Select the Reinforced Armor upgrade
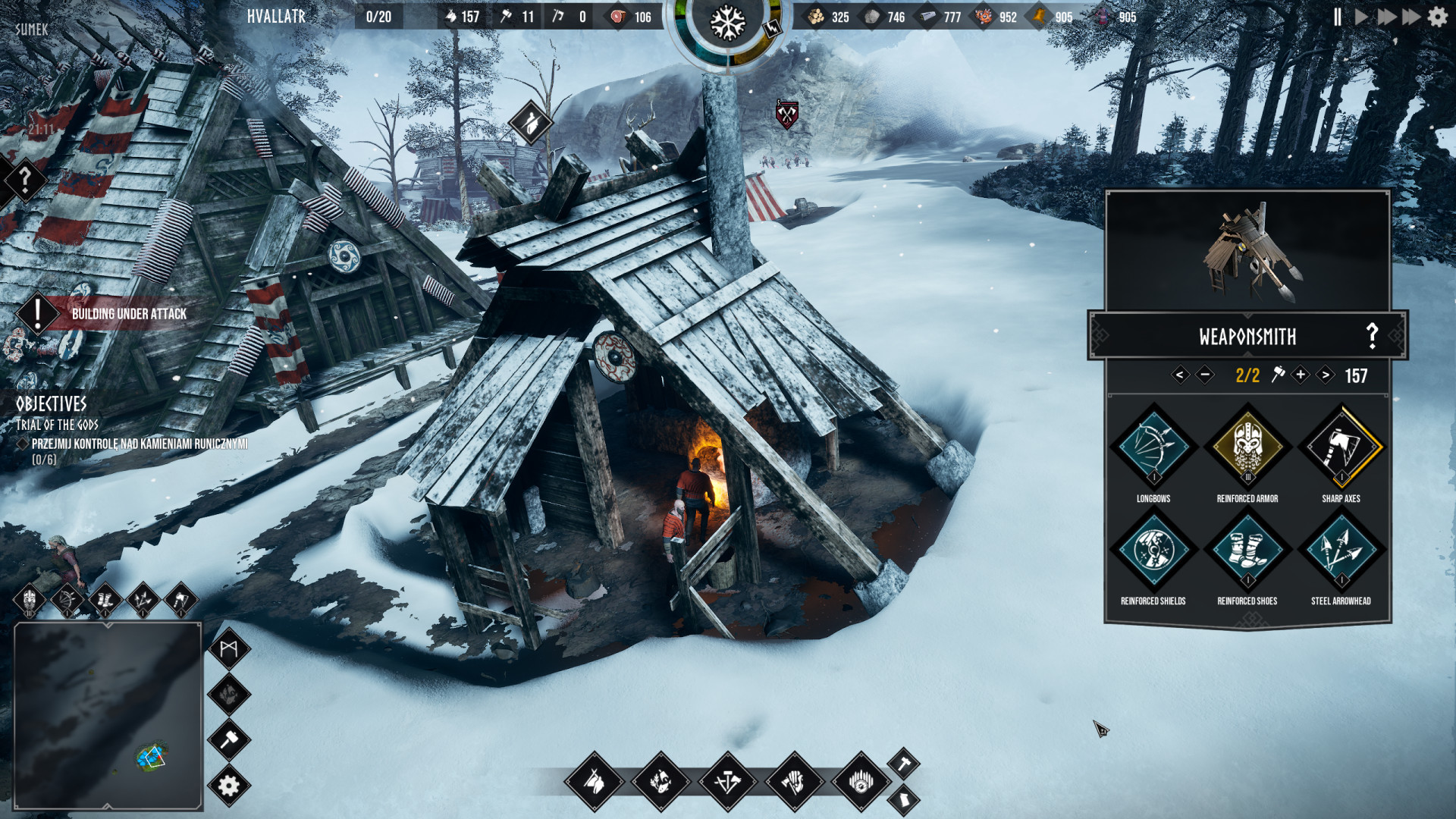 coord(1247,447)
